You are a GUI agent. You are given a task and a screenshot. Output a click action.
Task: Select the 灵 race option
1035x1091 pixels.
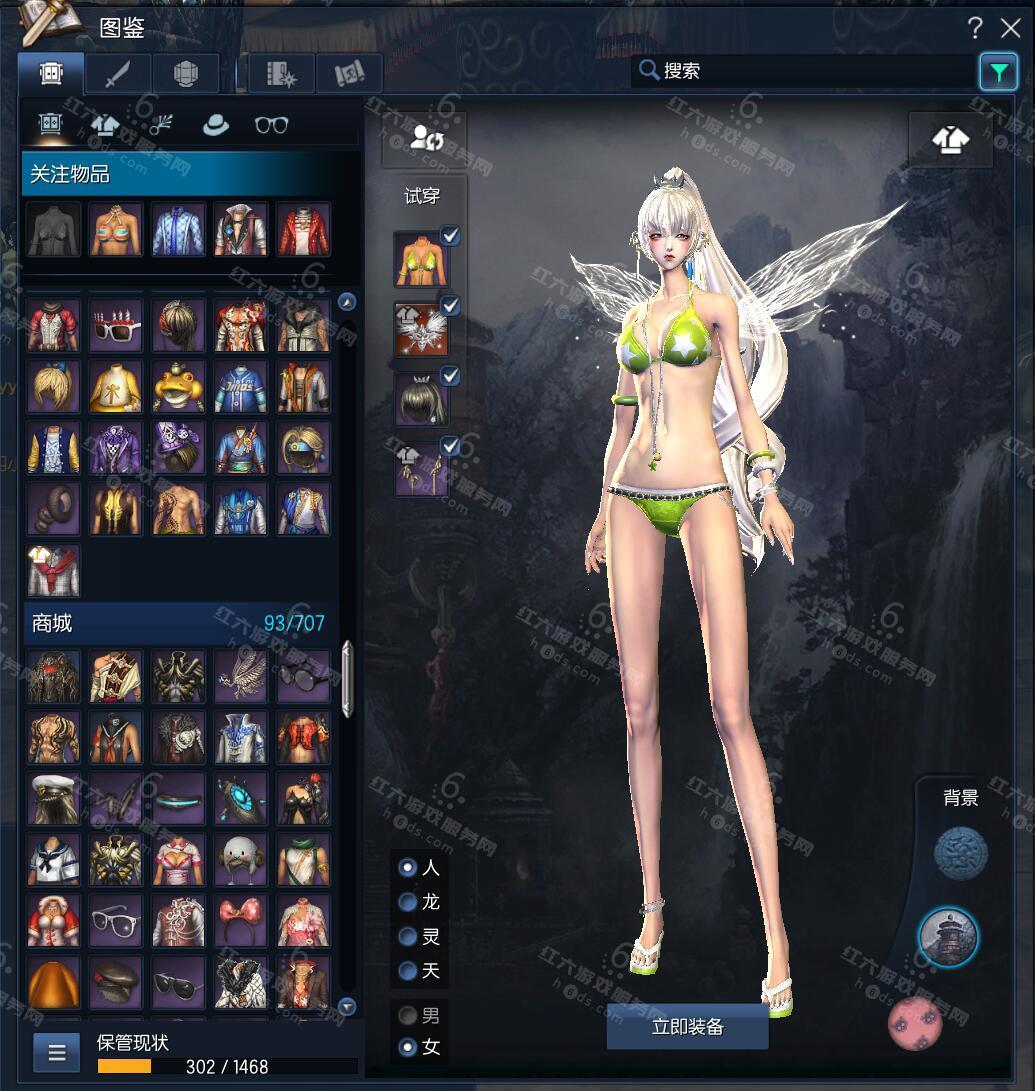(408, 937)
